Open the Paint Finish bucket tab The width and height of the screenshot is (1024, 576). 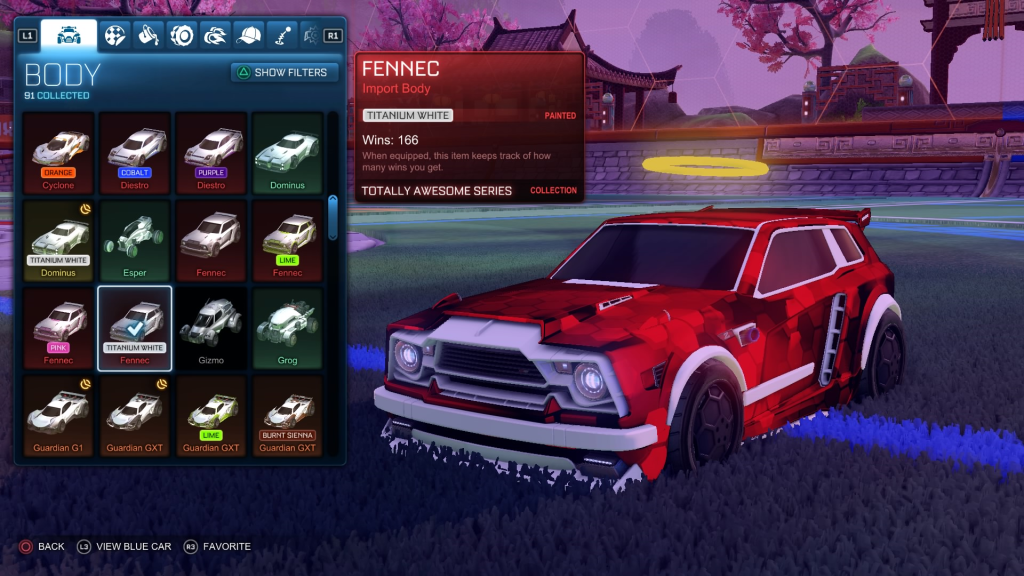point(149,36)
